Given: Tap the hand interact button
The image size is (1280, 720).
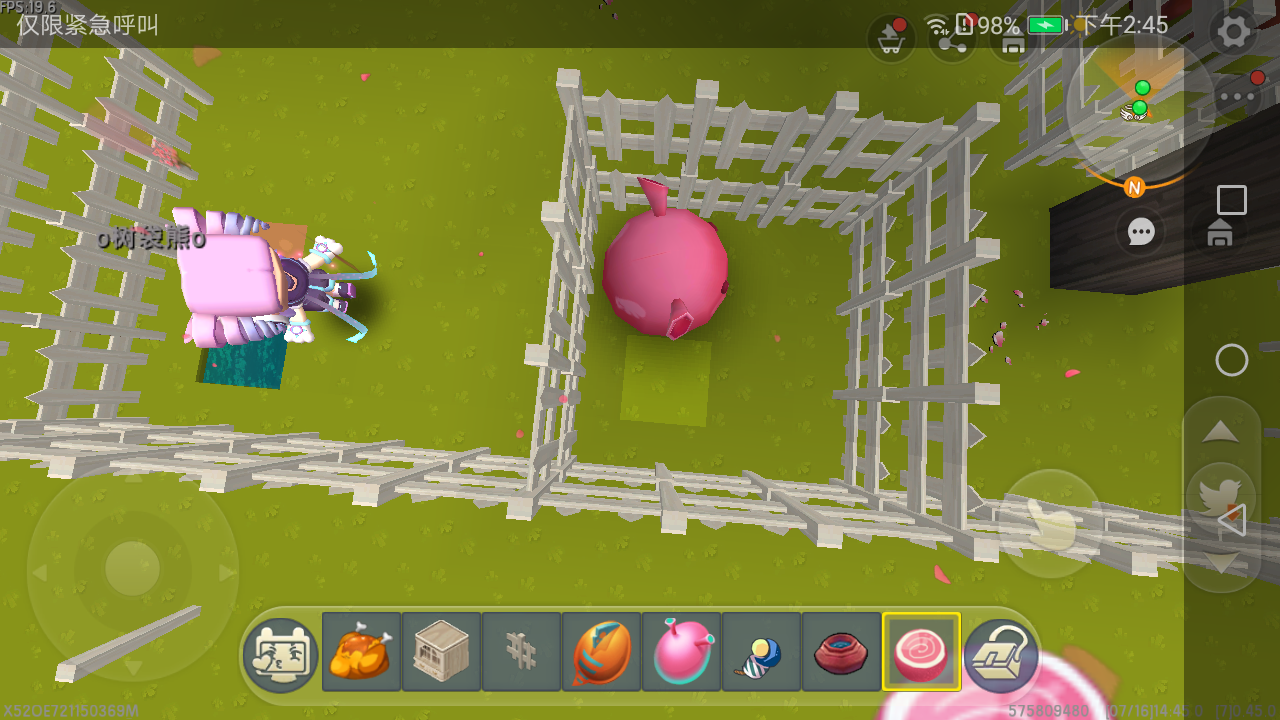Looking at the screenshot, I should tap(1050, 522).
